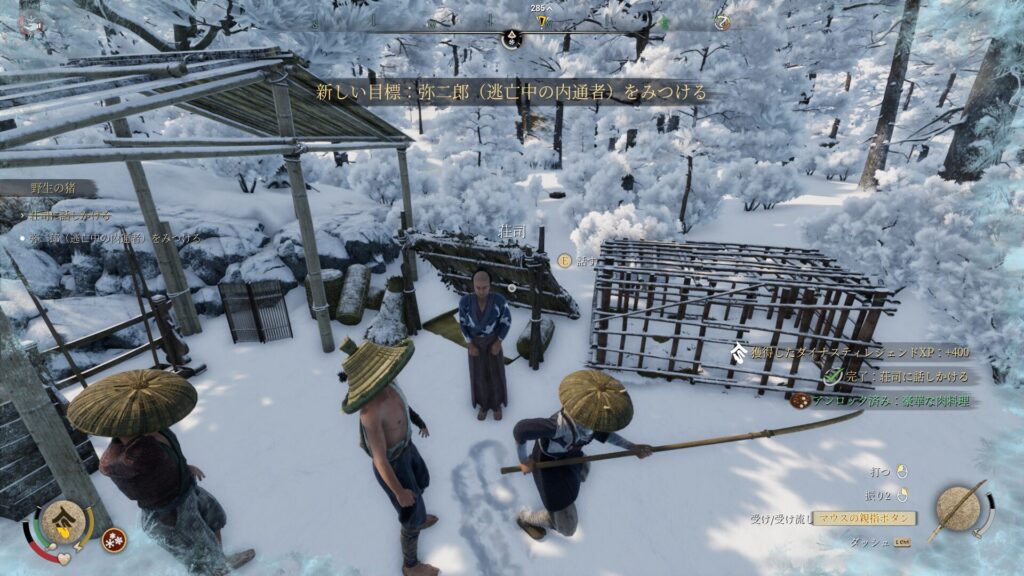Click the +400 XP reward notification
Viewport: 1024px width, 576px height.
pos(860,352)
